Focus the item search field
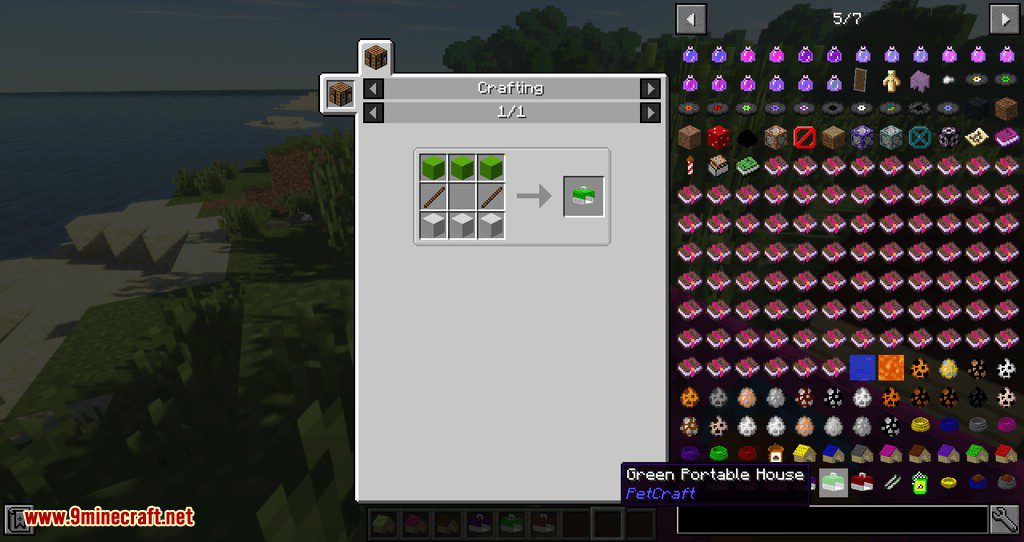The image size is (1024, 542). click(832, 519)
